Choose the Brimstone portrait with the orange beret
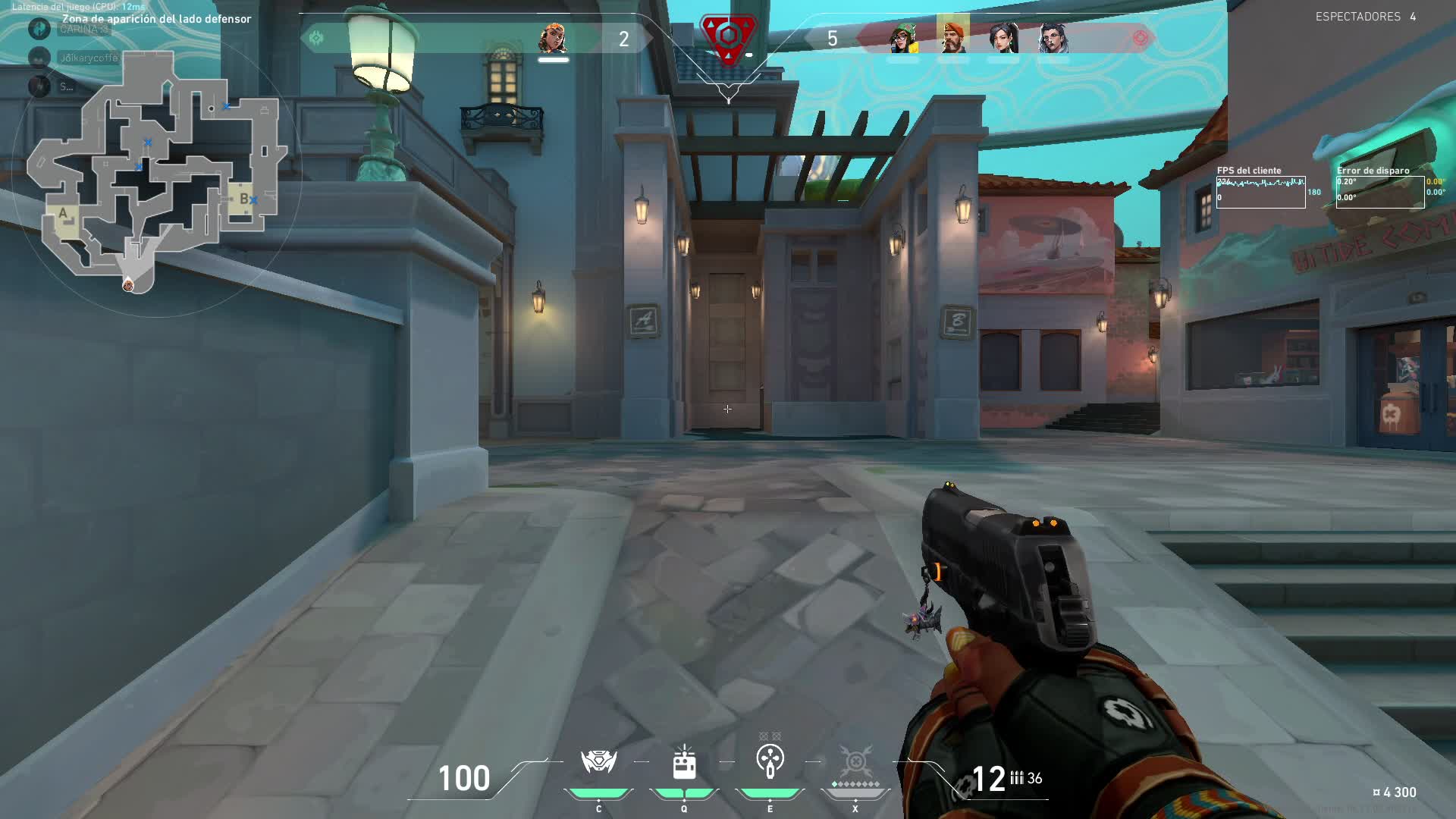 coord(952,36)
